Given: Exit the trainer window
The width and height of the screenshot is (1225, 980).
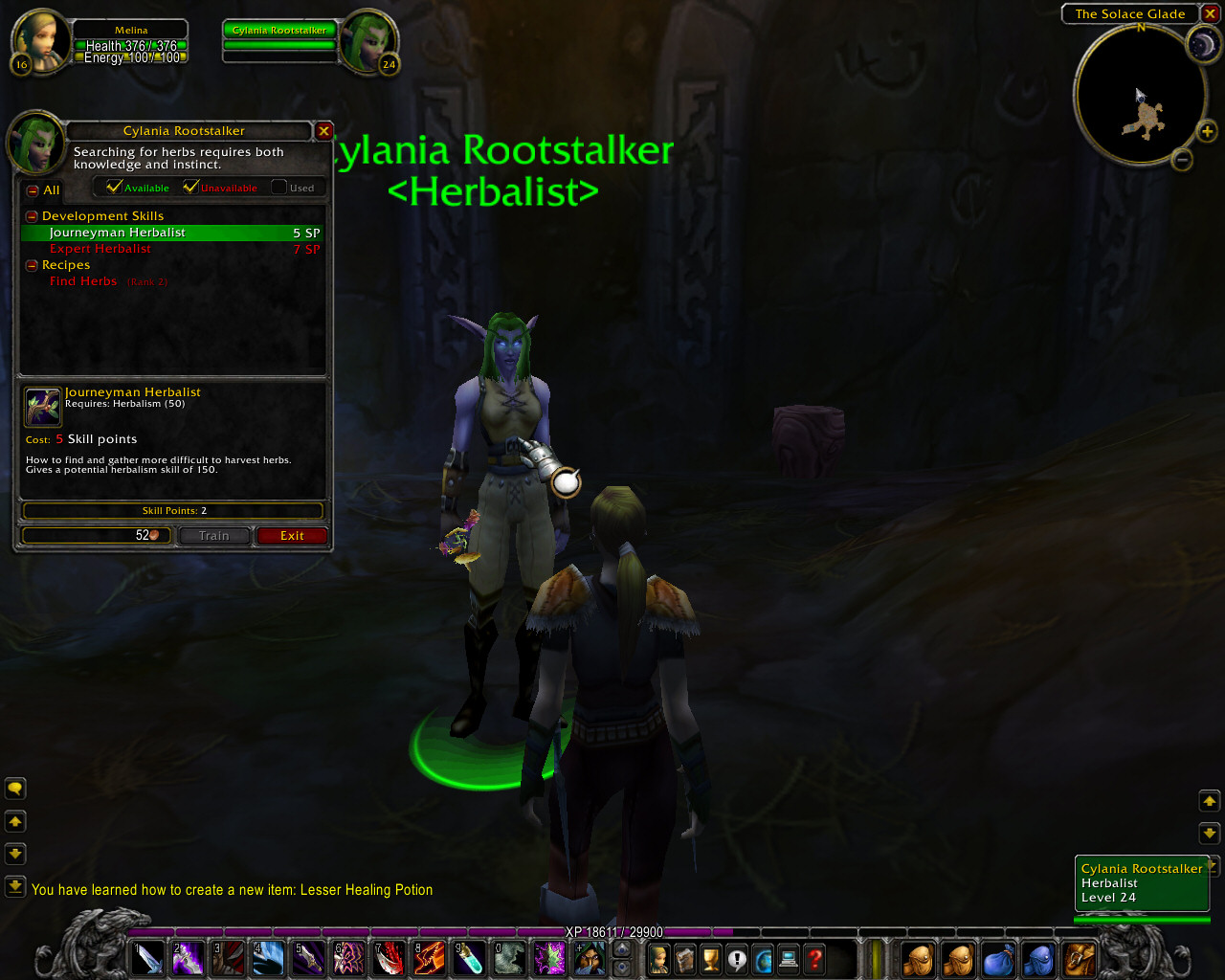Looking at the screenshot, I should (292, 535).
